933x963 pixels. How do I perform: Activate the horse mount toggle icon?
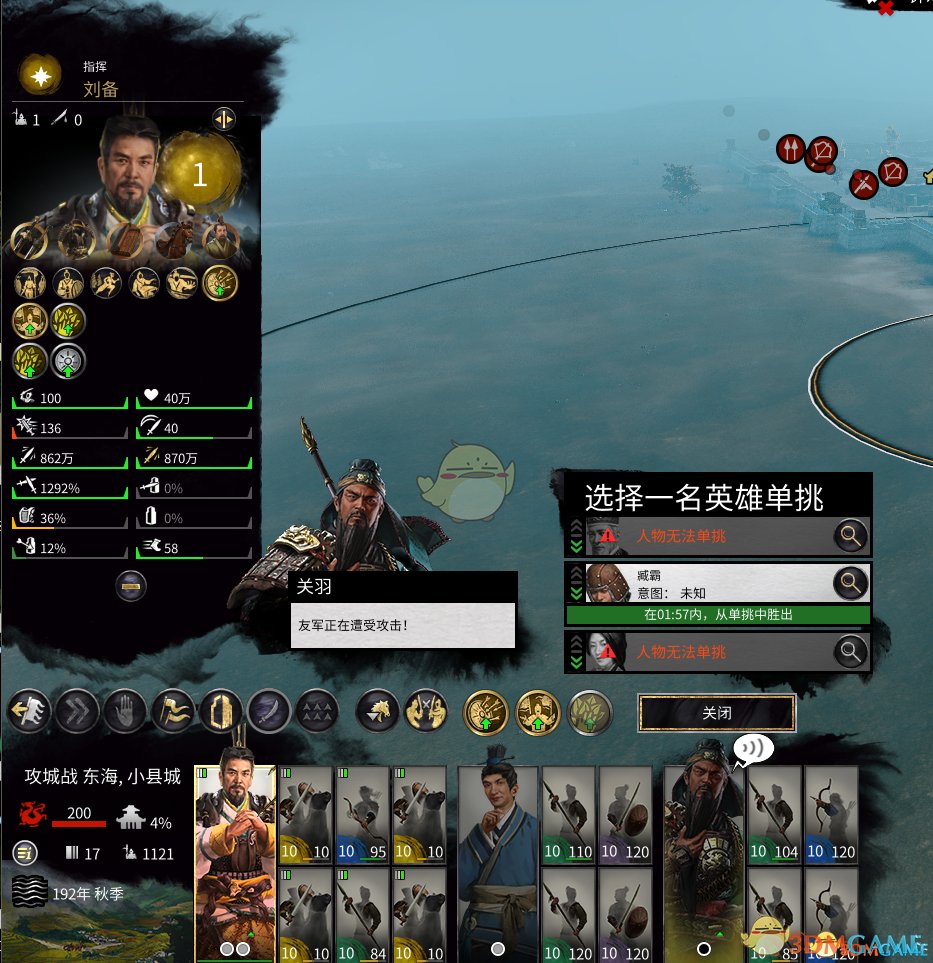378,712
